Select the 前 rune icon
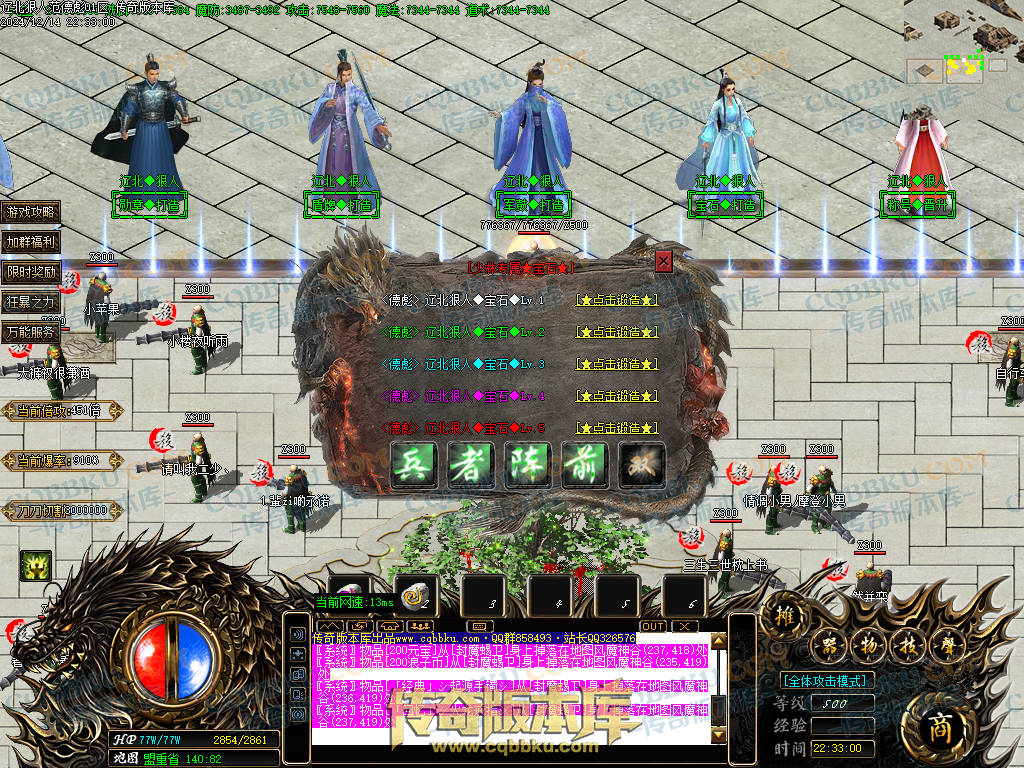Viewport: 1024px width, 768px height. [585, 465]
